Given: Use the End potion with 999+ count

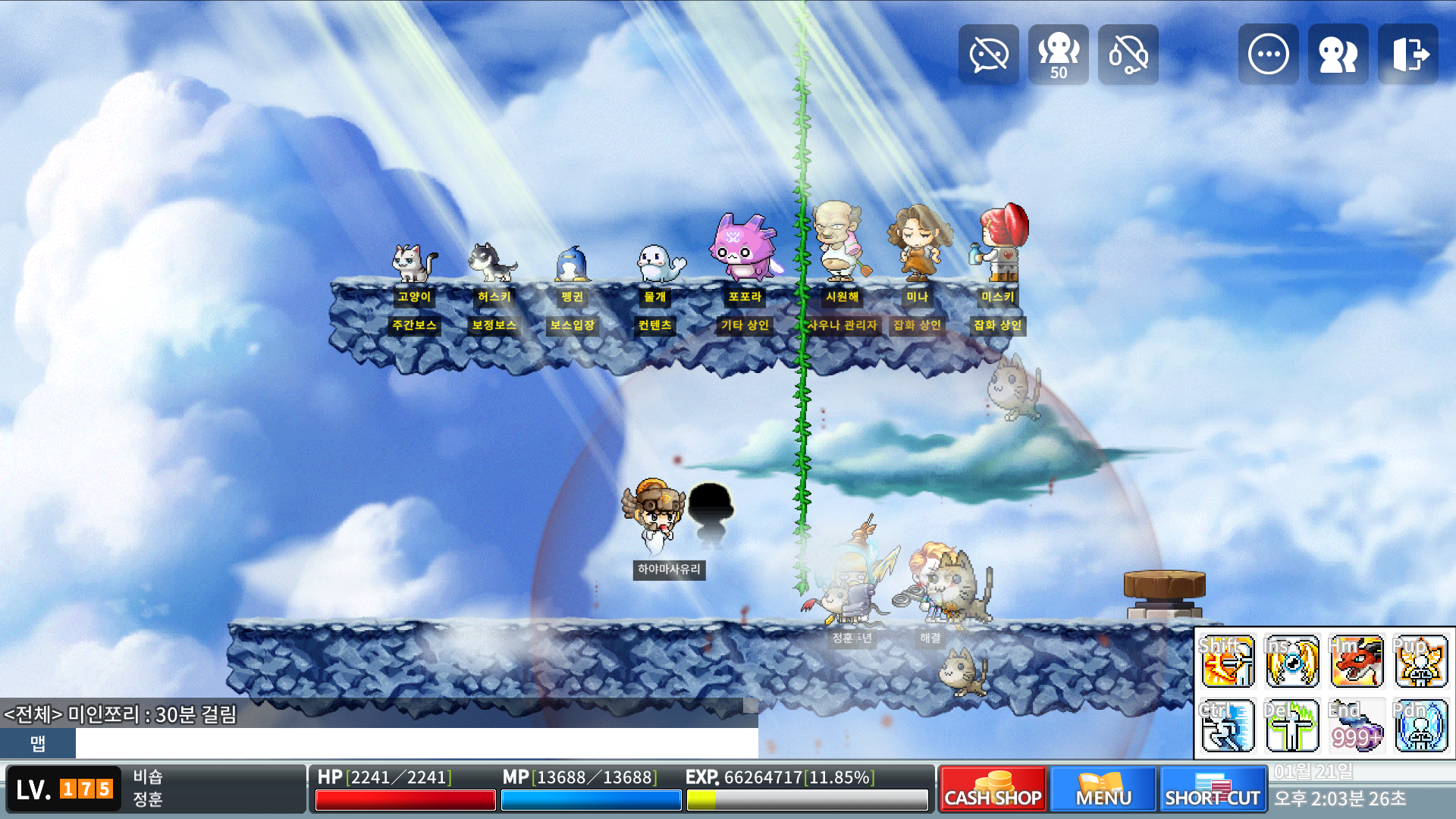Looking at the screenshot, I should click(x=1357, y=726).
